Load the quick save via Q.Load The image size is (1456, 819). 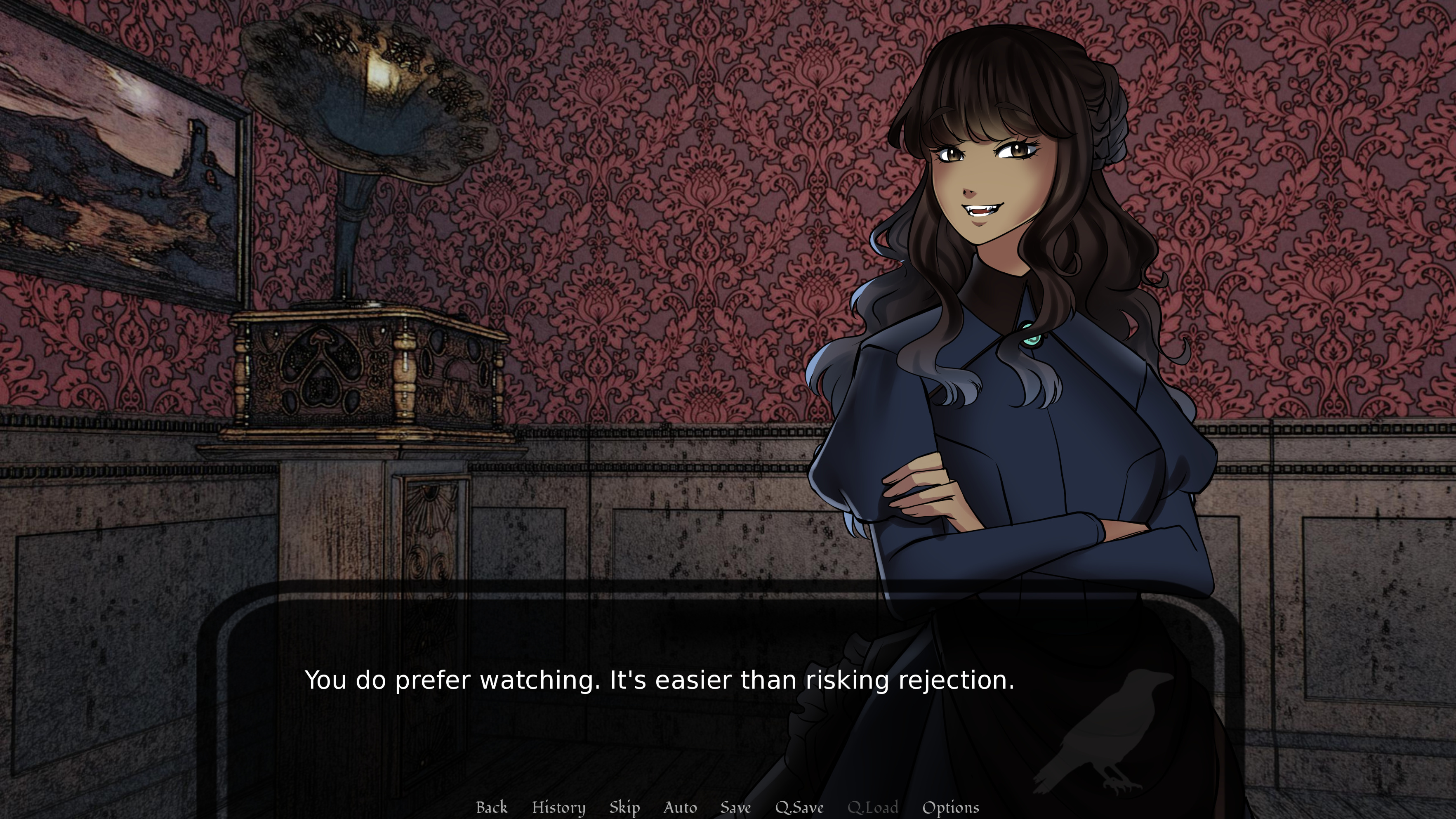pyautogui.click(x=873, y=807)
